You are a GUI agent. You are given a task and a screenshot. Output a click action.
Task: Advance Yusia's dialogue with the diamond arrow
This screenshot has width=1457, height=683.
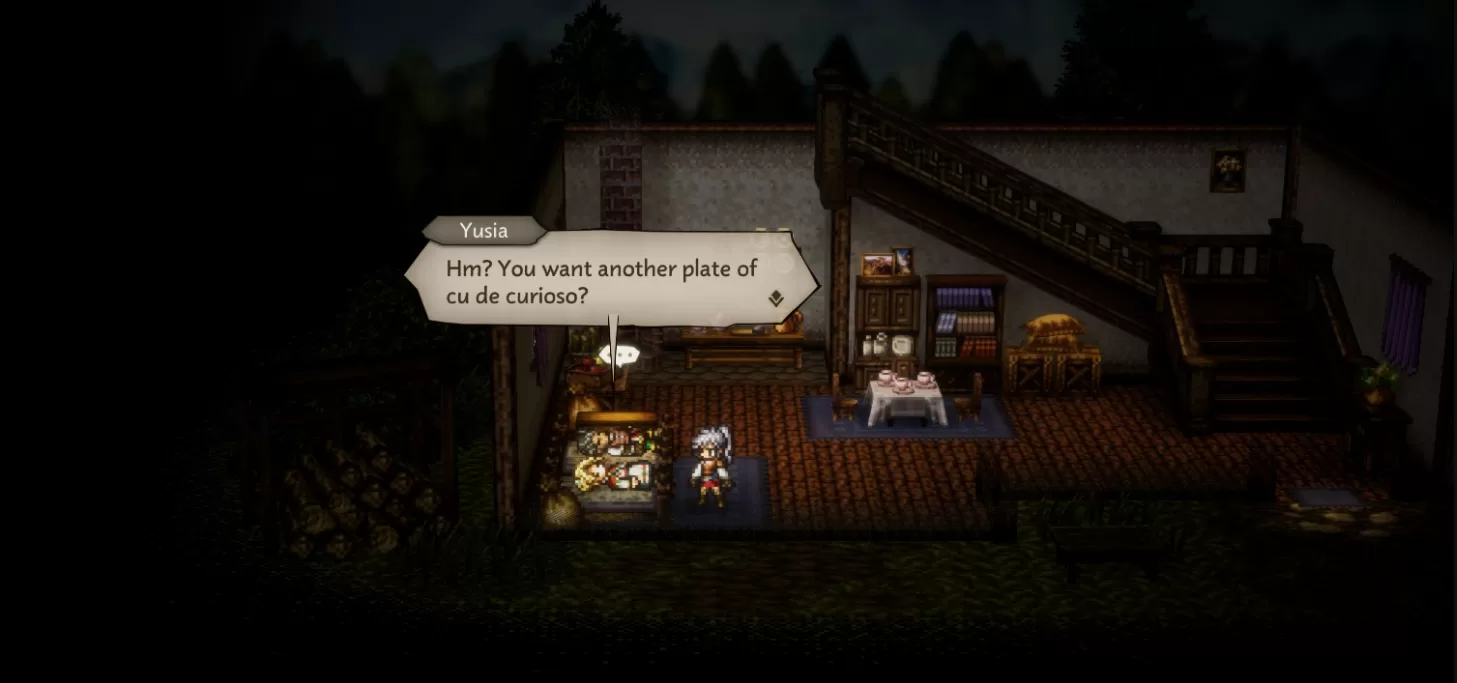click(776, 298)
